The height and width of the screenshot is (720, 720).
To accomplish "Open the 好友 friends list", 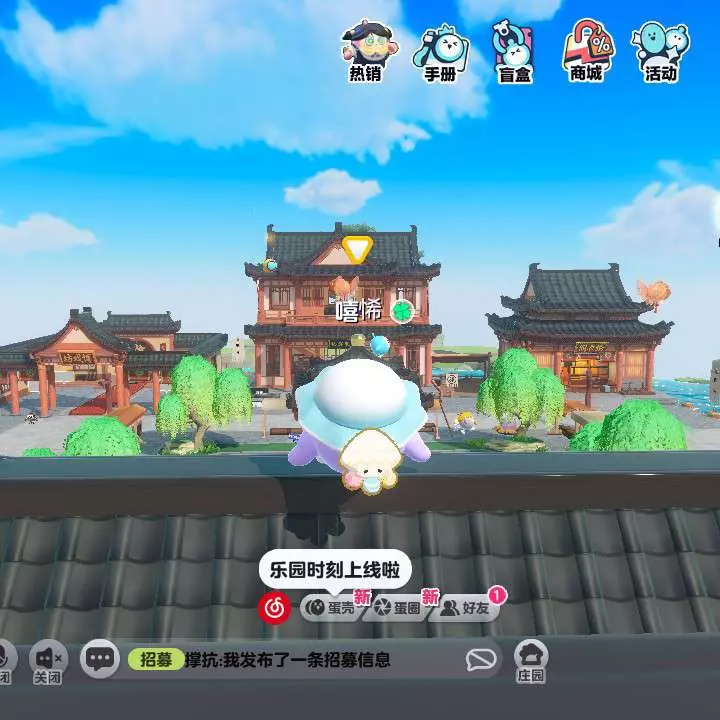I will tap(466, 607).
